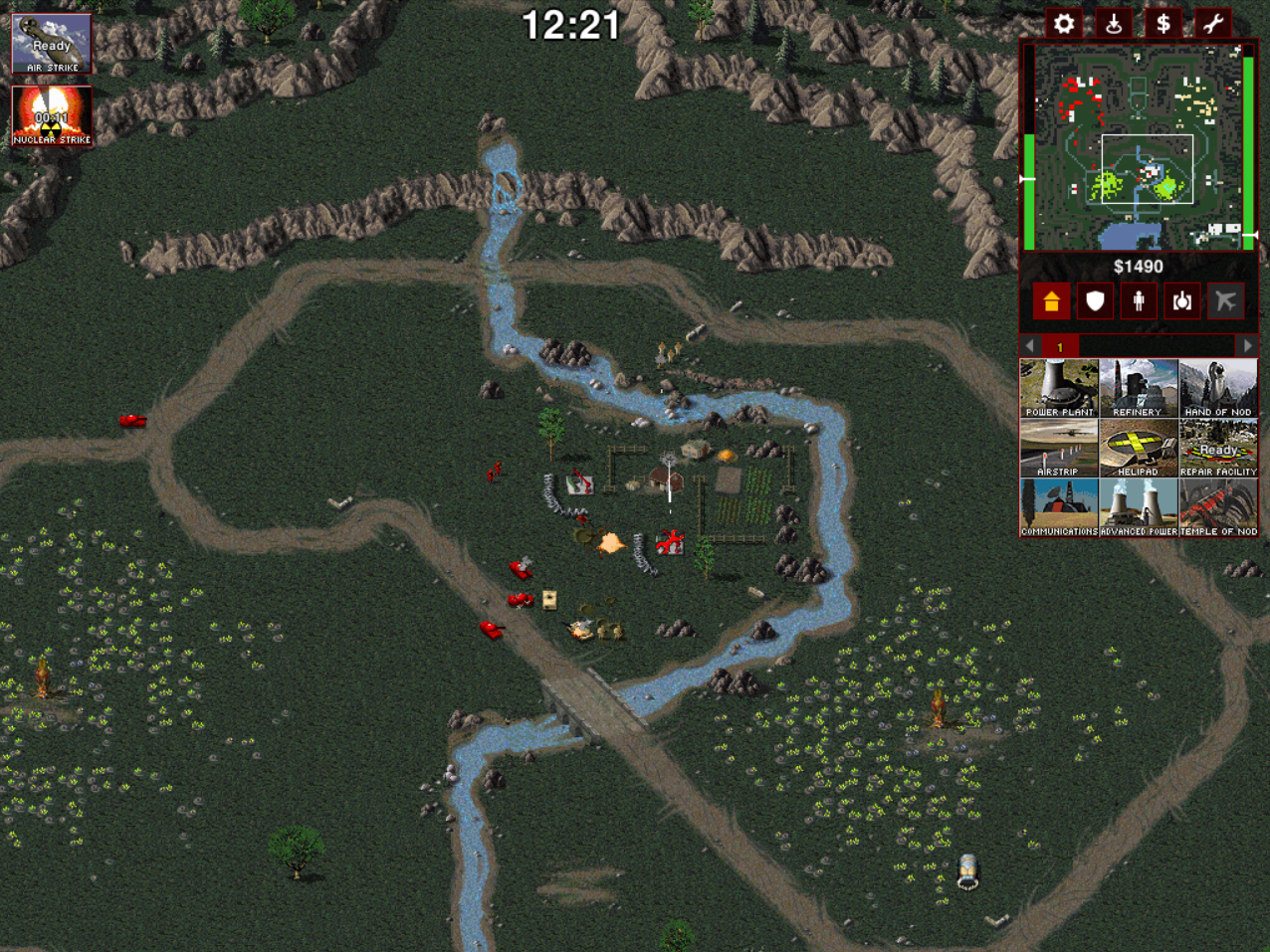Select the Nuclear Strike superweapon icon

[x=52, y=116]
